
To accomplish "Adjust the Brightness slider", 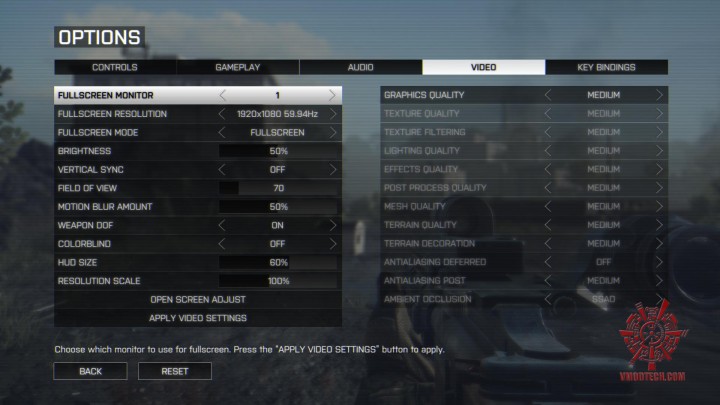I will 278,151.
